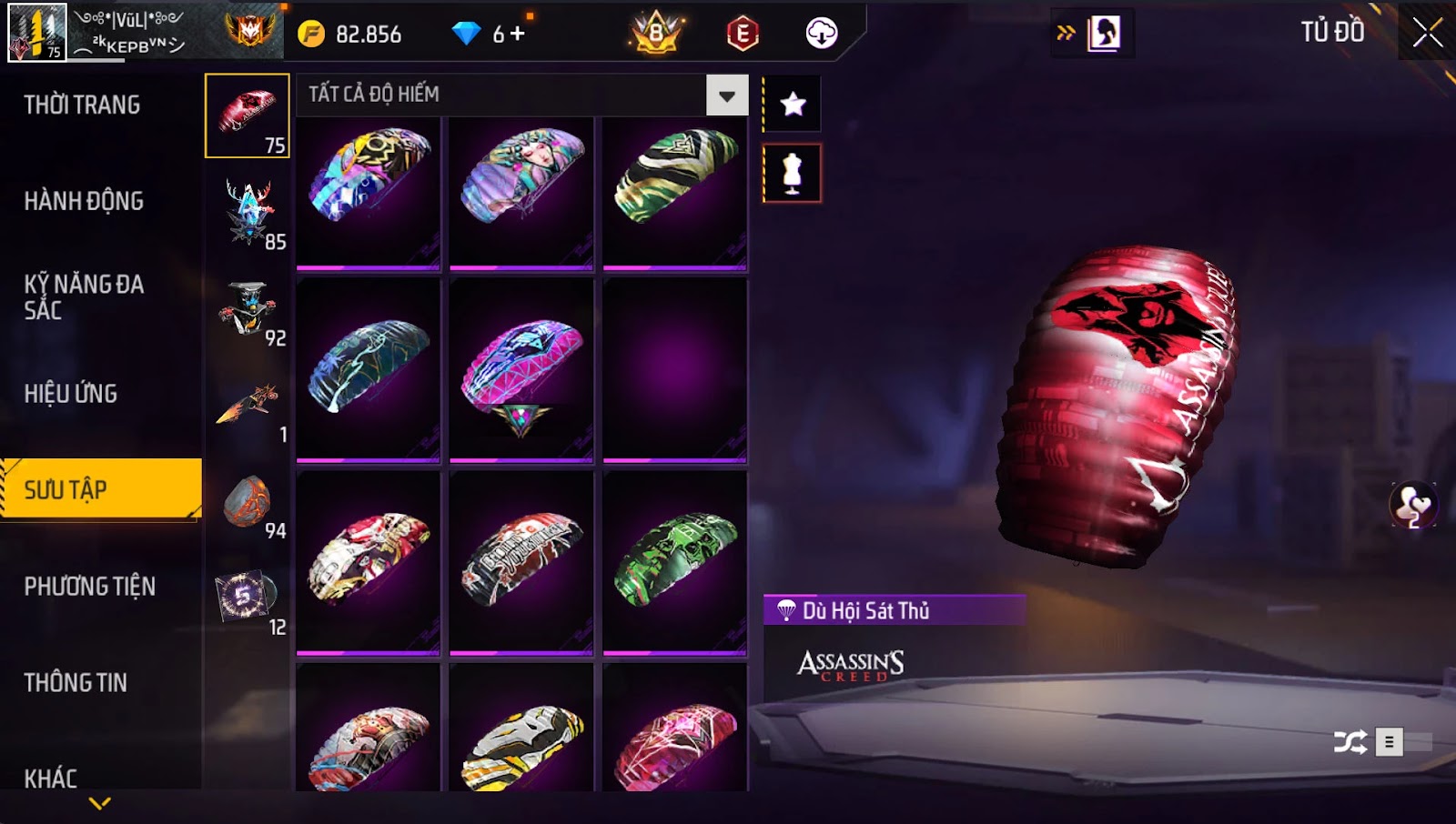Open the cloud download icon
The width and height of the screenshot is (1456, 824).
pyautogui.click(x=821, y=34)
